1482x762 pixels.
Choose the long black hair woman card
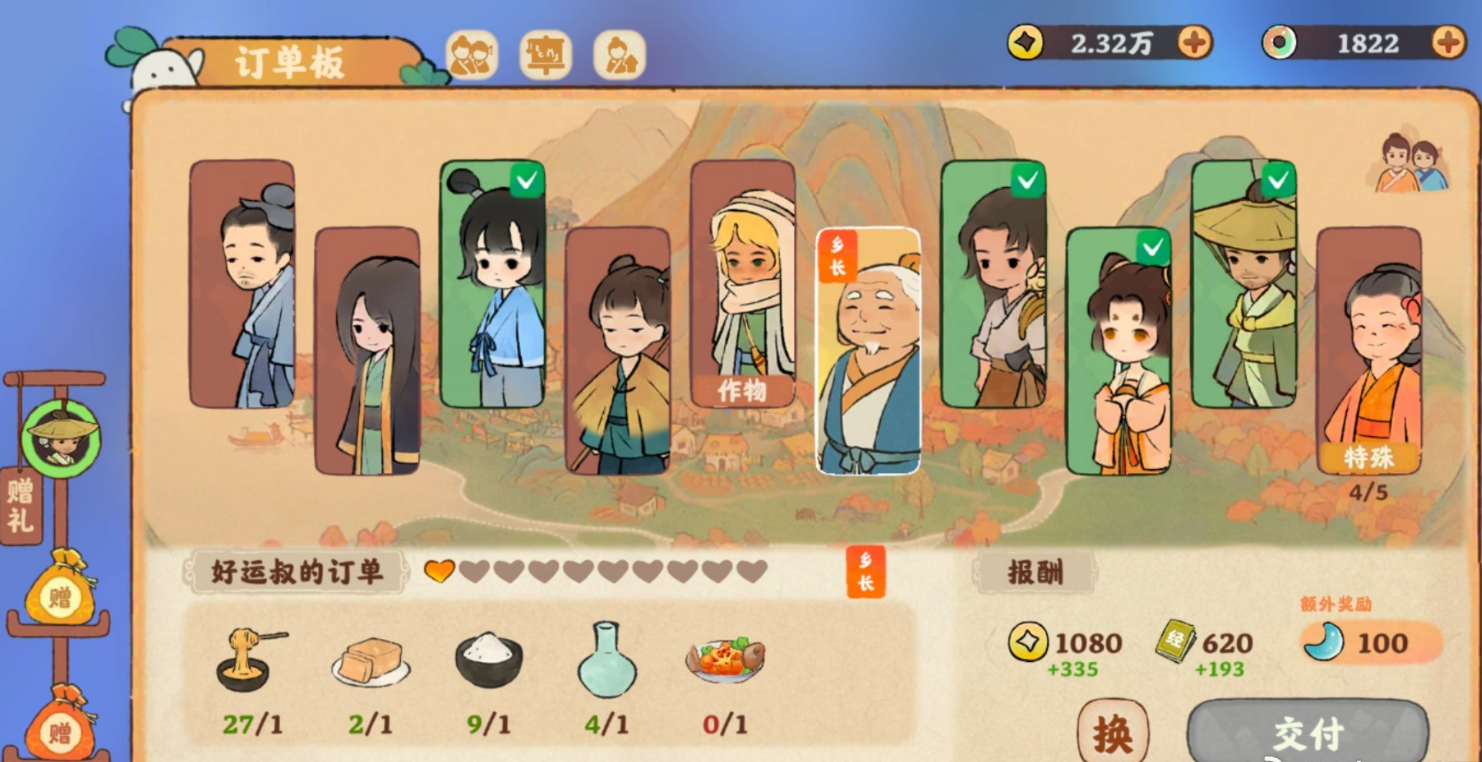coord(367,350)
